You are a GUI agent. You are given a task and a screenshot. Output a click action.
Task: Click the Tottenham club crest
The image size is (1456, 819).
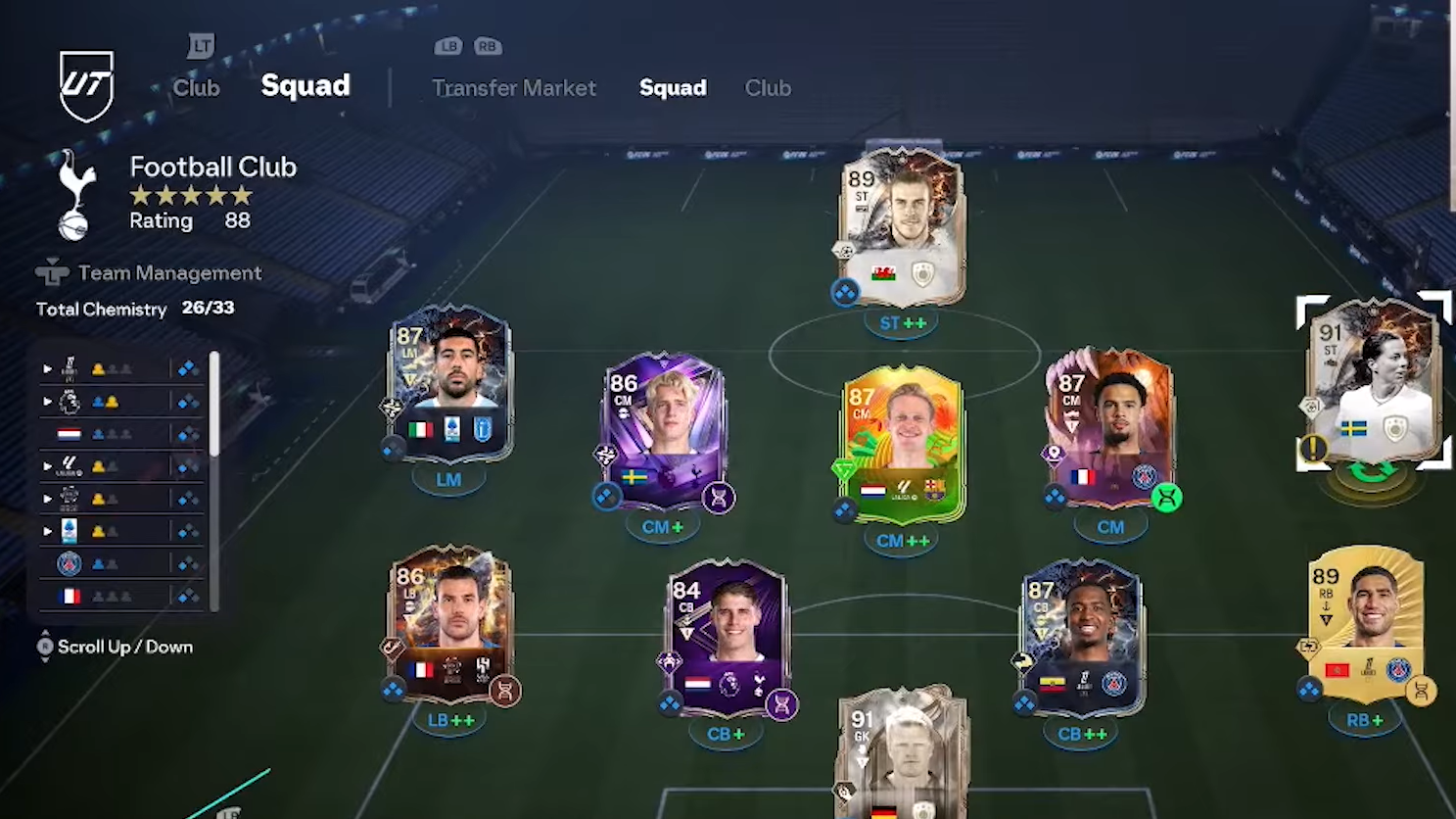[74, 195]
